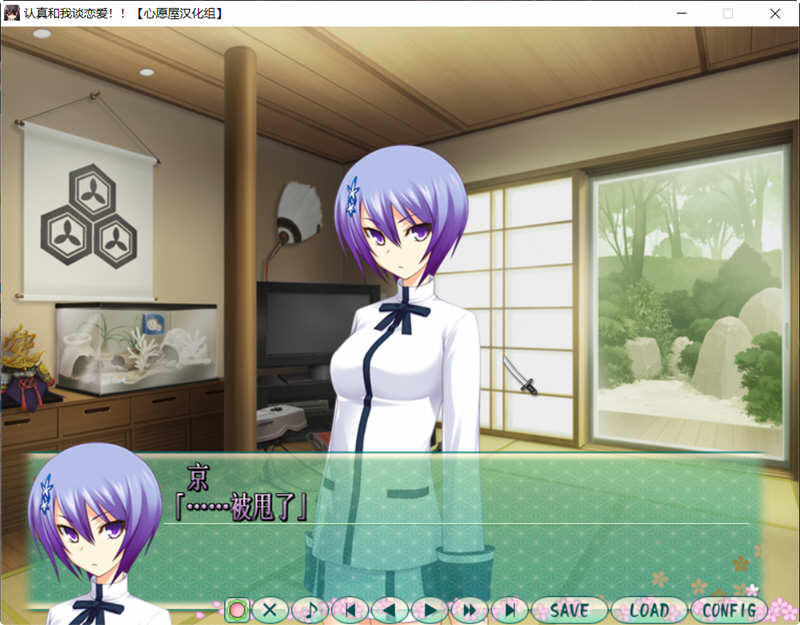This screenshot has height=625, width=800.
Task: Jump ahead with the skip-to-next button
Action: 509,609
